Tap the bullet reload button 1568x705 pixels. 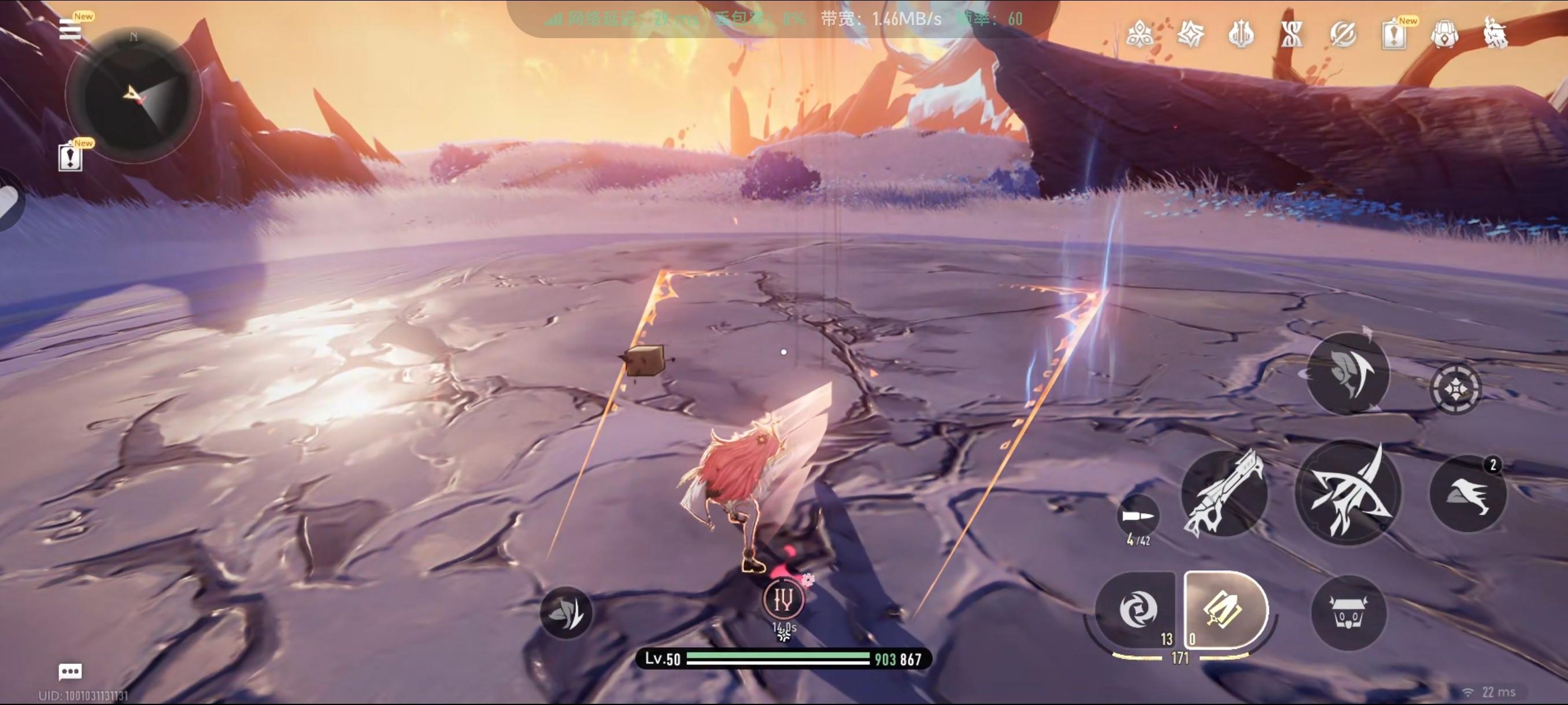tap(1137, 517)
